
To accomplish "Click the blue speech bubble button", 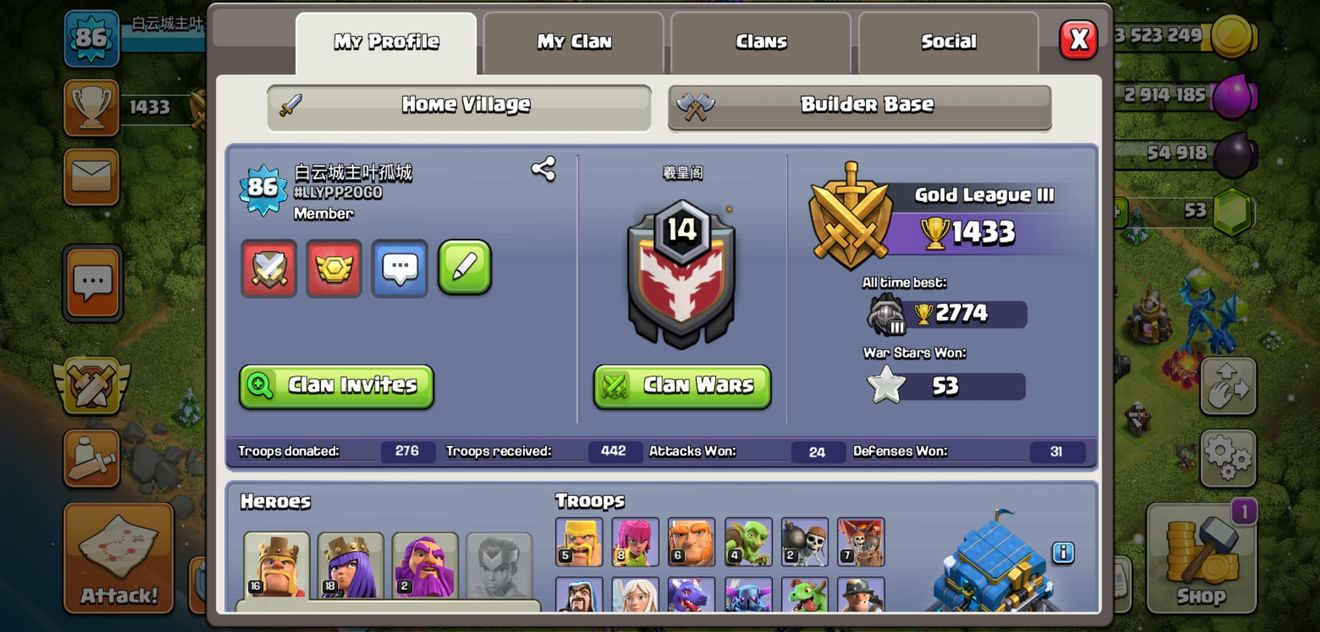I will (400, 268).
